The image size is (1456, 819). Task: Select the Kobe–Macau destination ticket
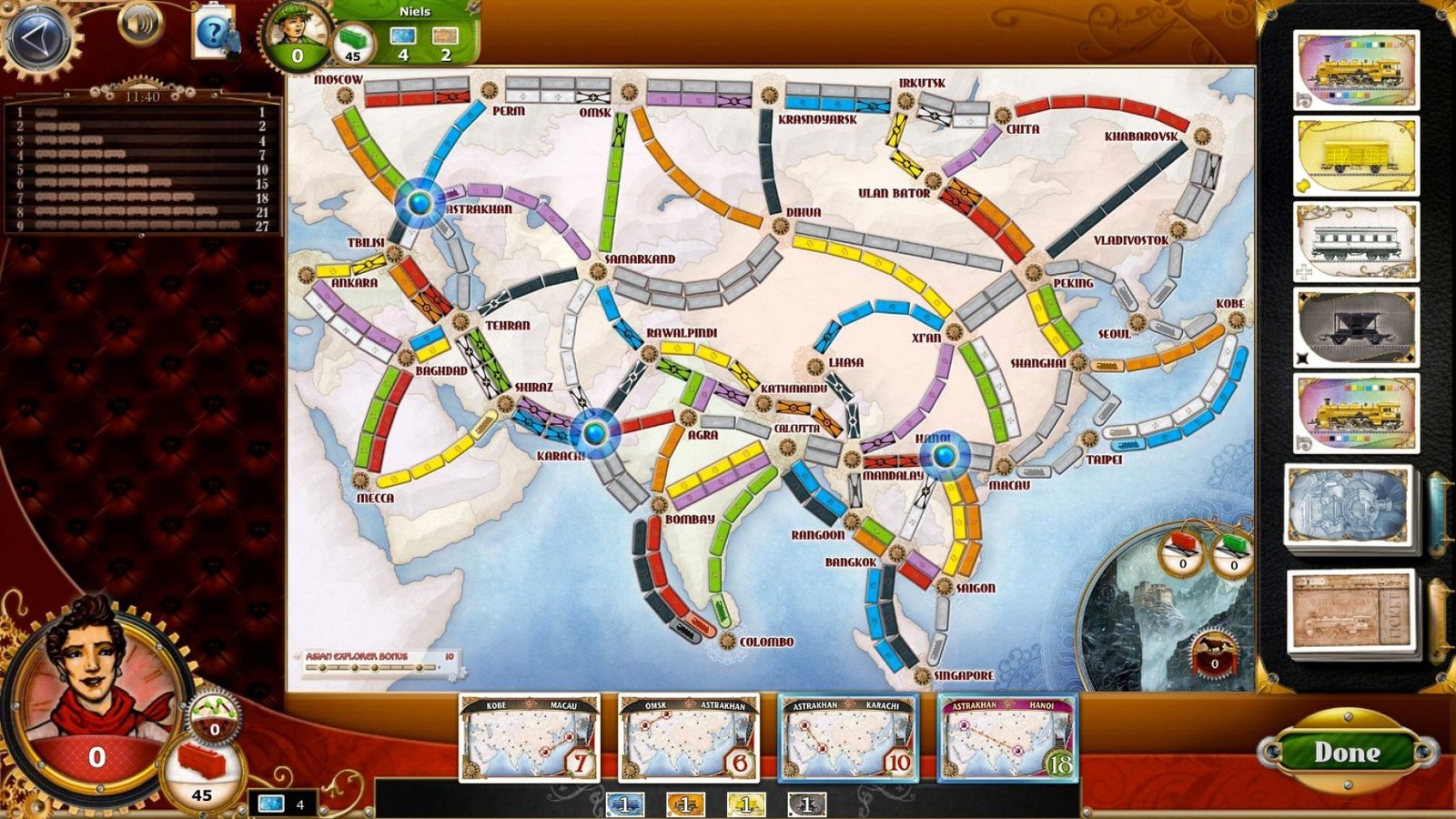pyautogui.click(x=530, y=738)
